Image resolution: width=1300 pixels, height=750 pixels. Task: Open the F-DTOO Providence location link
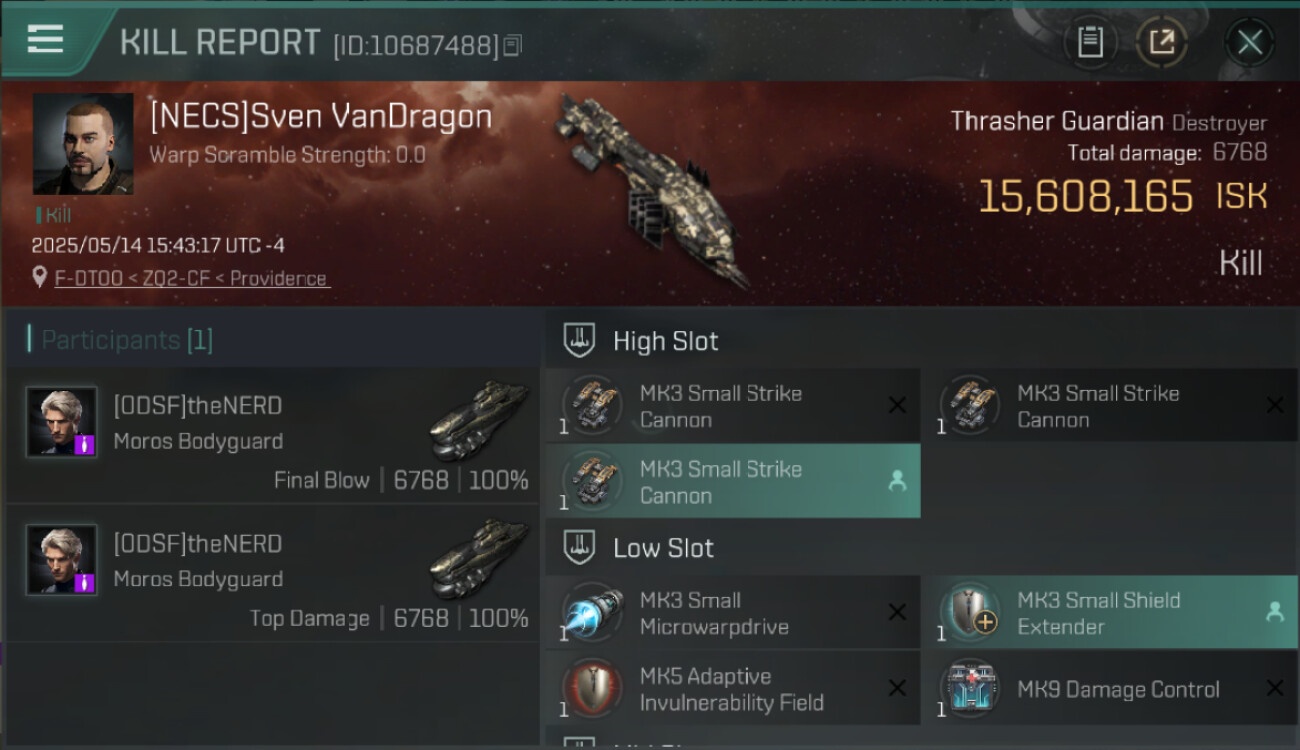pos(191,278)
